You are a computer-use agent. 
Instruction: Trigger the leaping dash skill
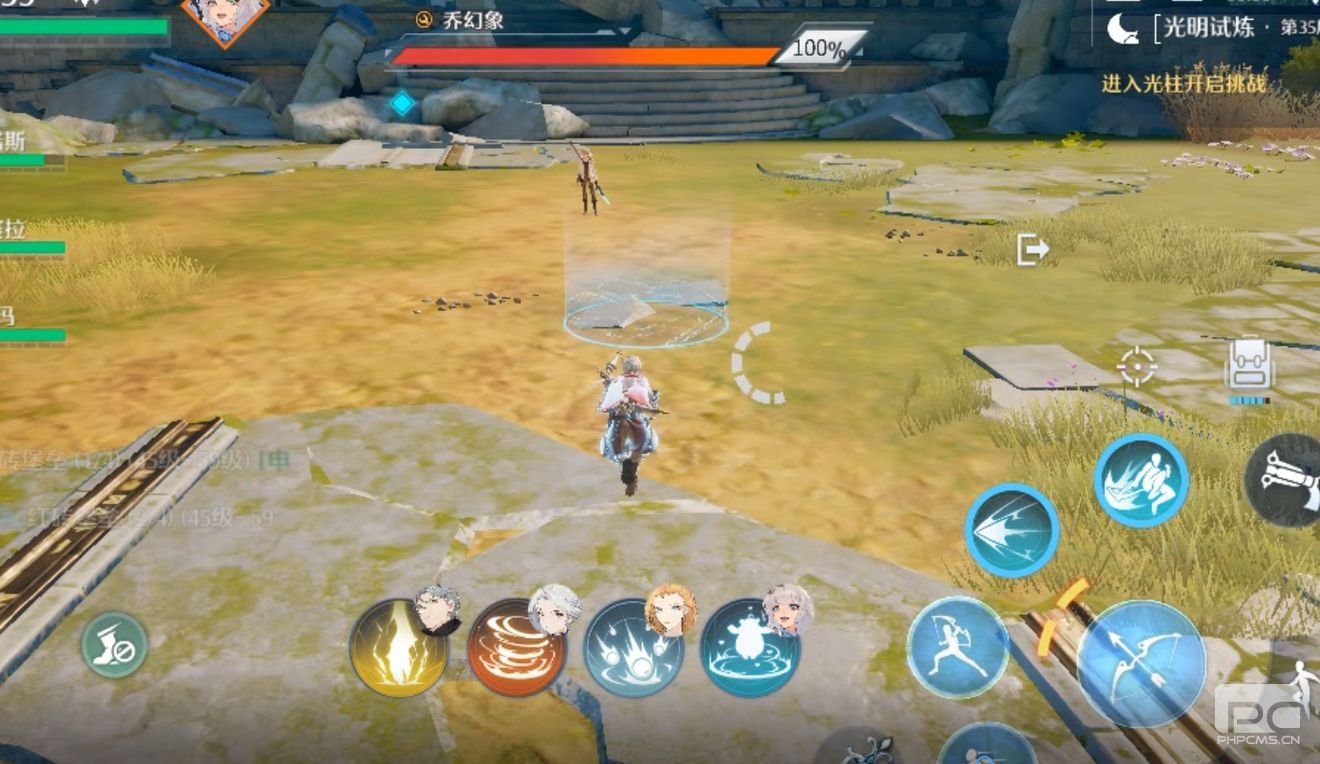(1141, 480)
